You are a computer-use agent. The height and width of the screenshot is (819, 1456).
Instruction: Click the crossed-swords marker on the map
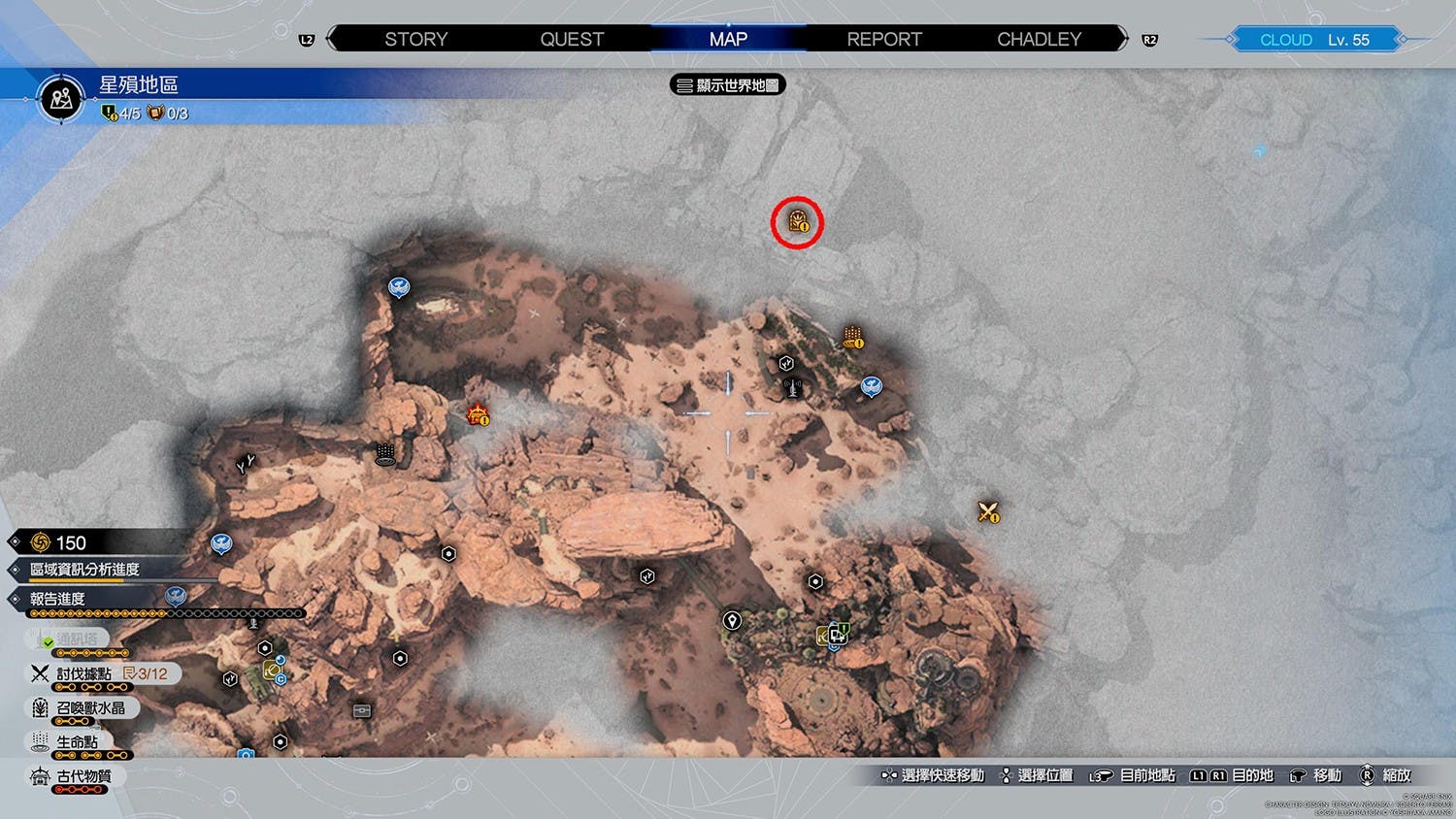pyautogui.click(x=988, y=511)
